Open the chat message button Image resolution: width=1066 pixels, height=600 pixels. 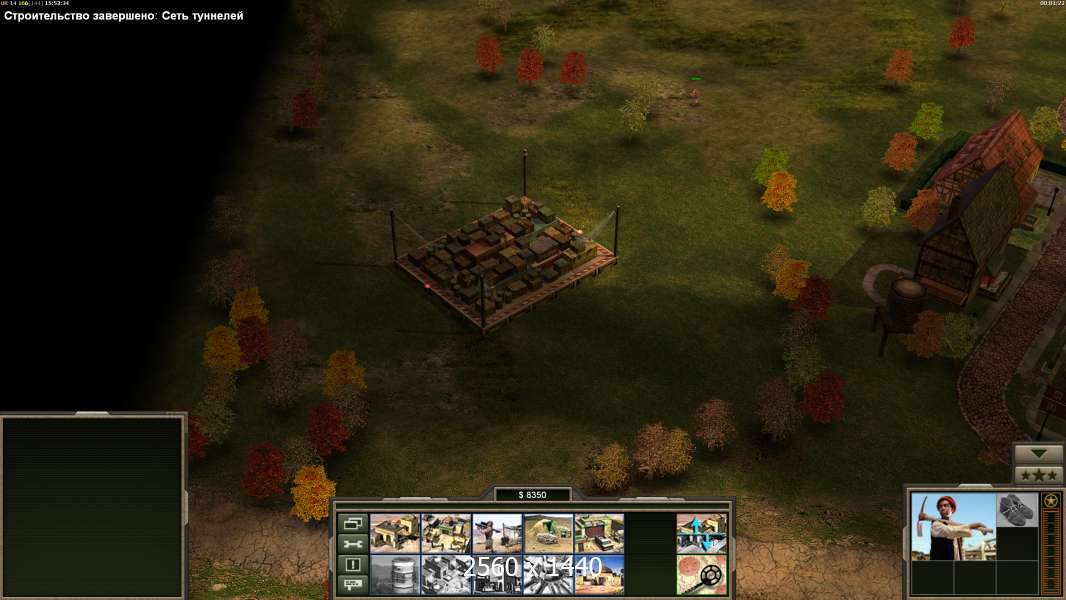click(352, 584)
